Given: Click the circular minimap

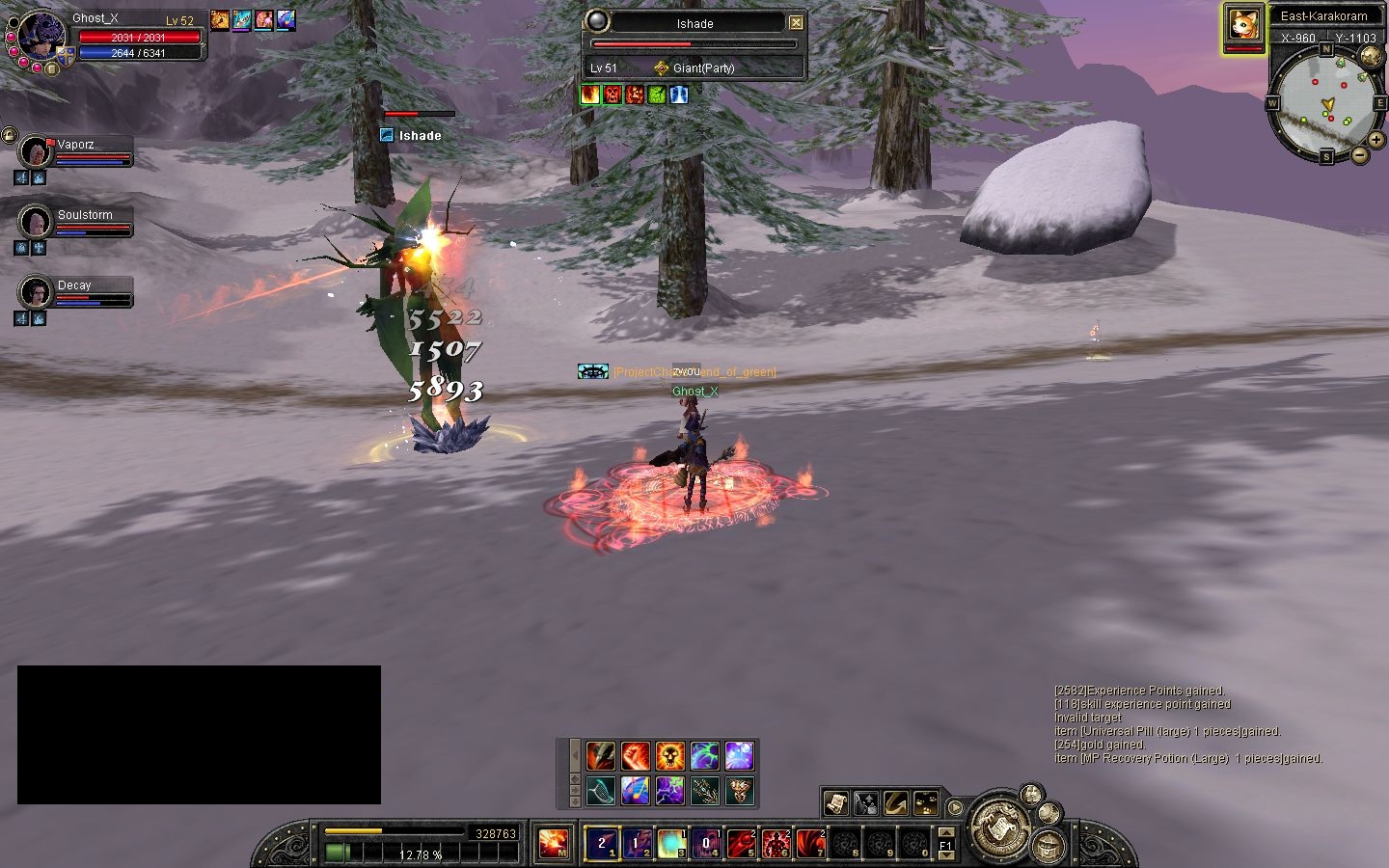Looking at the screenshot, I should (1324, 101).
